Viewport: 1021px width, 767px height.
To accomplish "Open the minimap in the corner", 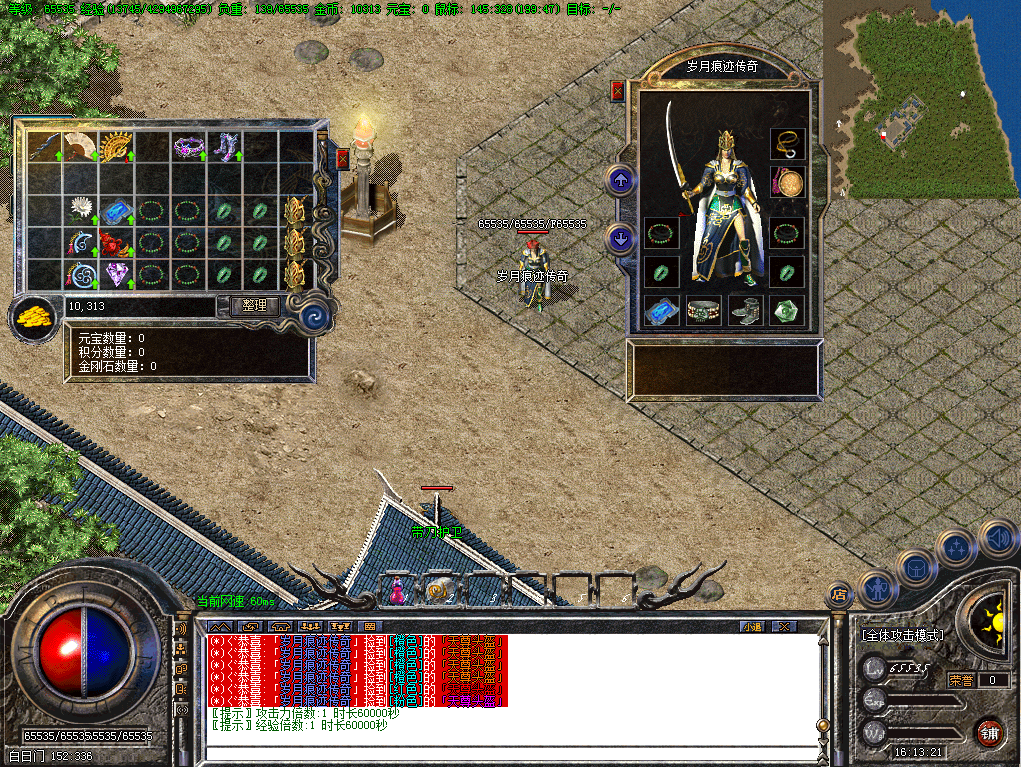I will pyautogui.click(x=920, y=100).
